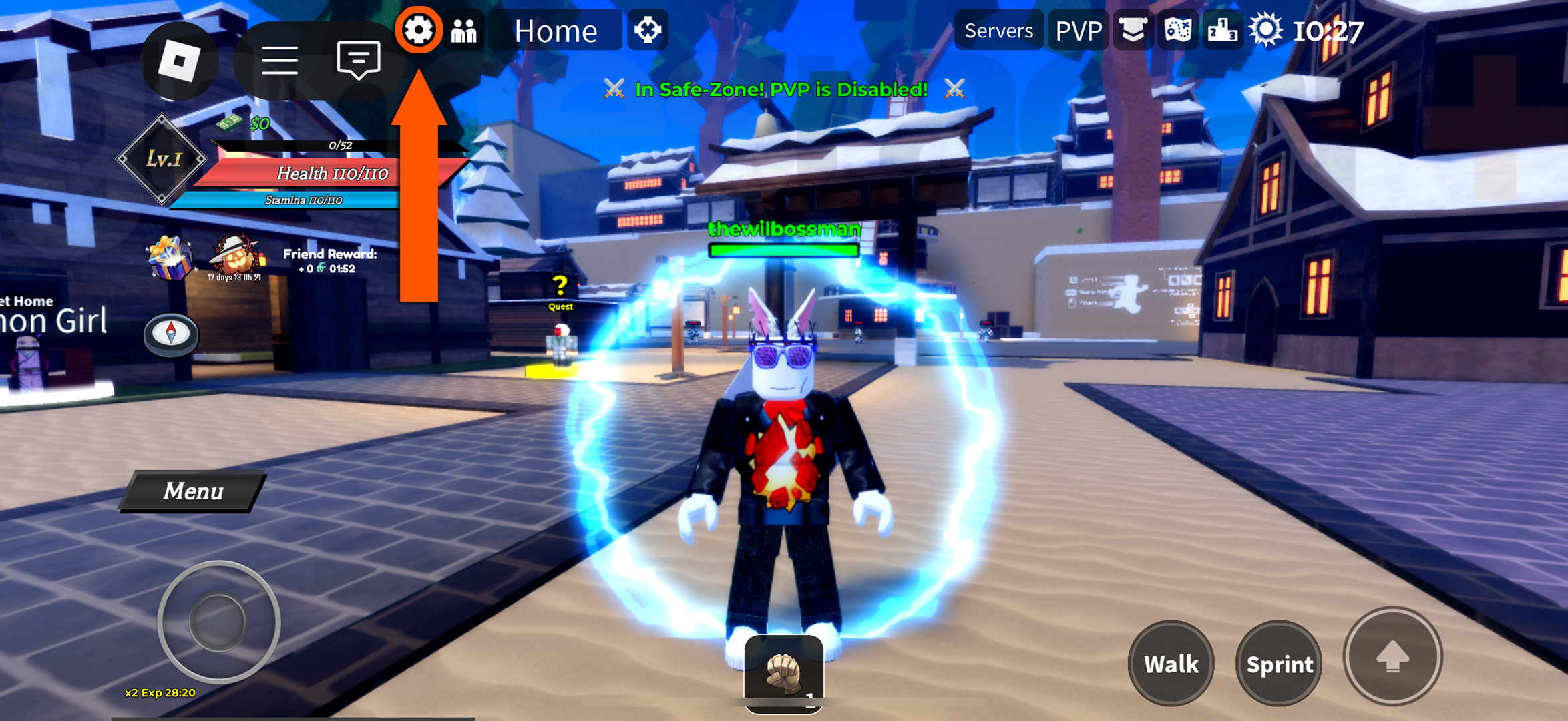Click the cape emblem icon near PVP
The width and height of the screenshot is (1568, 721).
point(1132,30)
